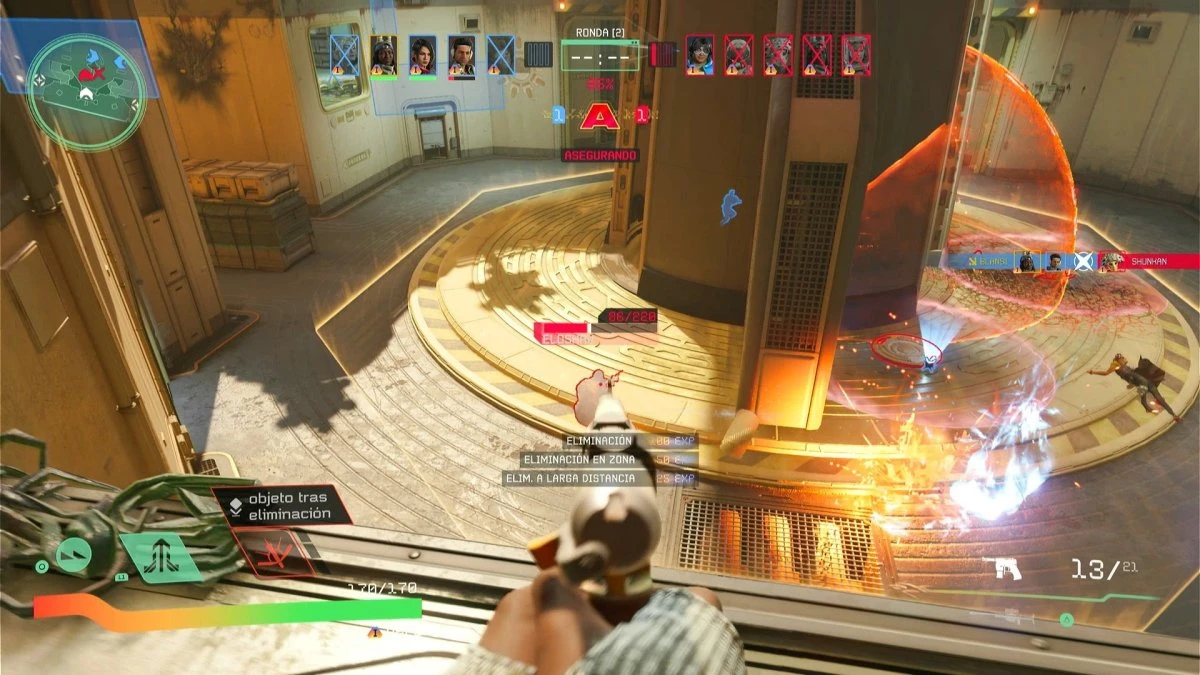
Task: Select the surviving red team player portrait
Action: [700, 55]
